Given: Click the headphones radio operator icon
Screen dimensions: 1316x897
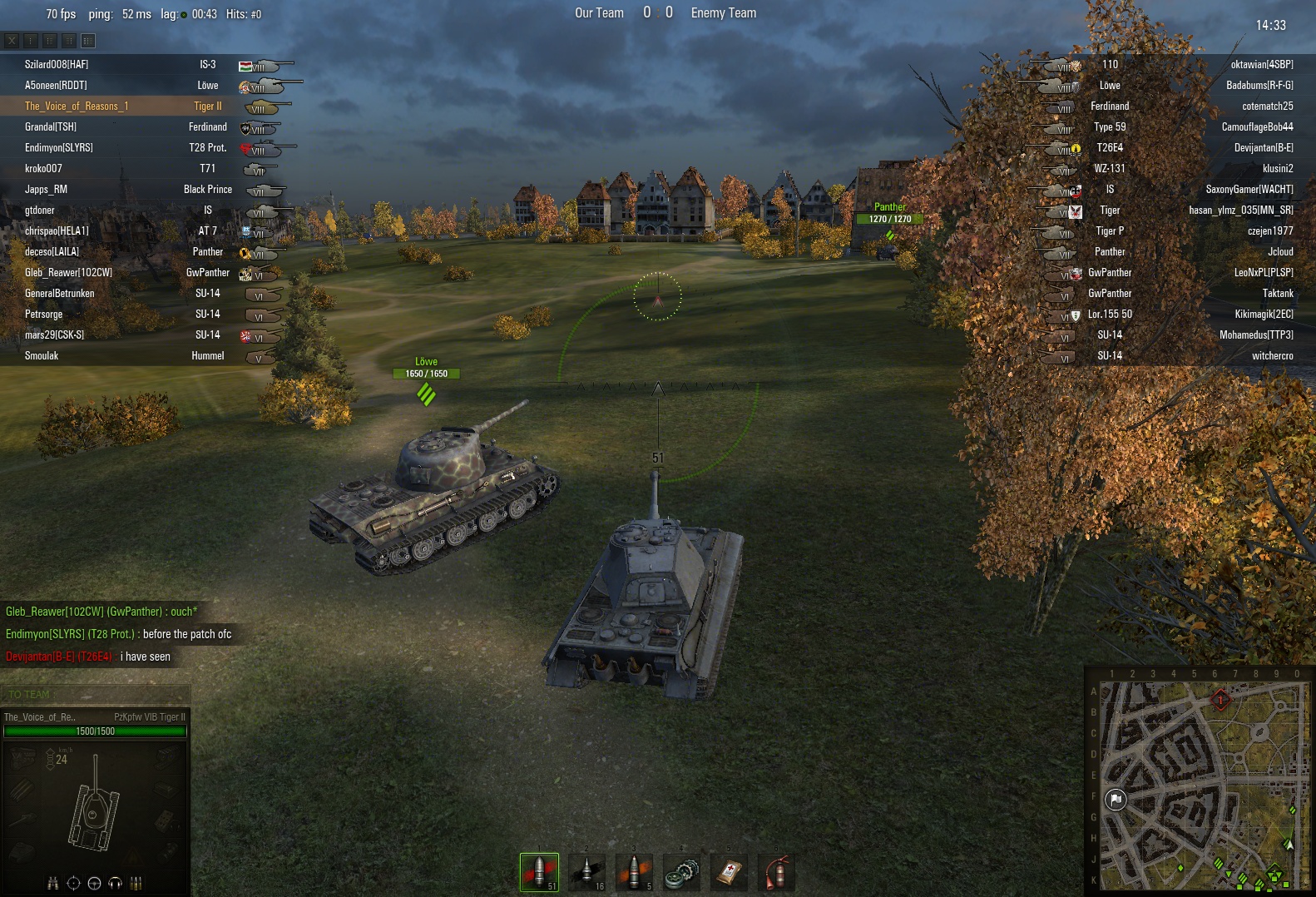Looking at the screenshot, I should coord(116,883).
